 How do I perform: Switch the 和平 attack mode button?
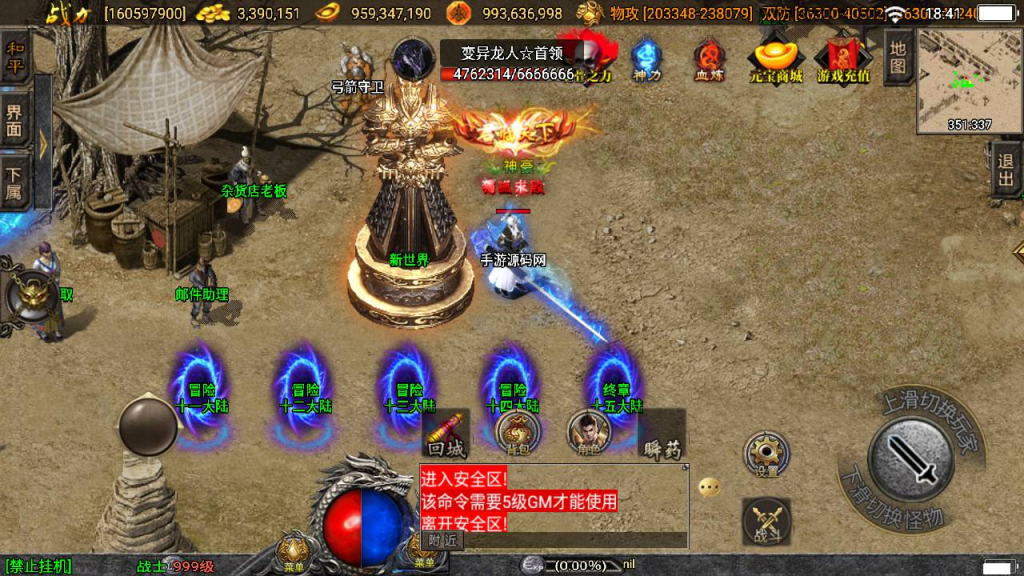(x=15, y=57)
